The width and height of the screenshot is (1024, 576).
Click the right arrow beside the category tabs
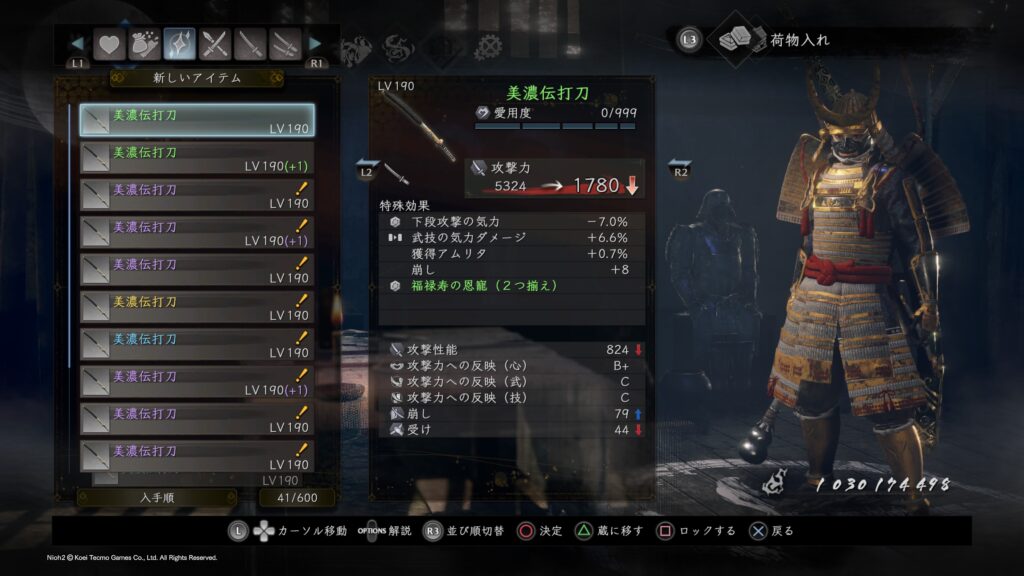tap(316, 44)
